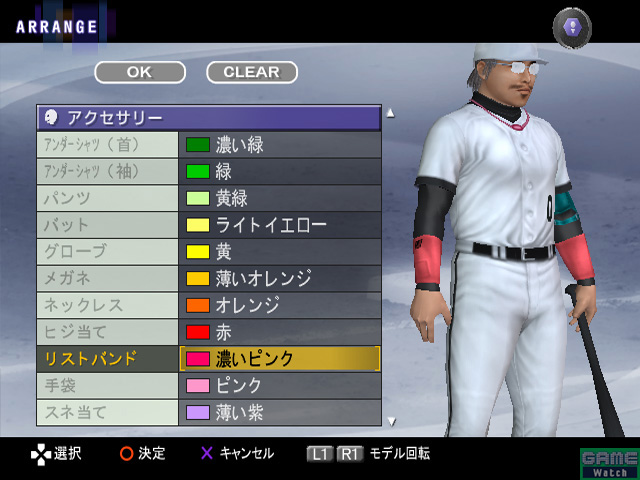The height and width of the screenshot is (480, 640).
Task: Click the CLEAR button
Action: point(251,72)
